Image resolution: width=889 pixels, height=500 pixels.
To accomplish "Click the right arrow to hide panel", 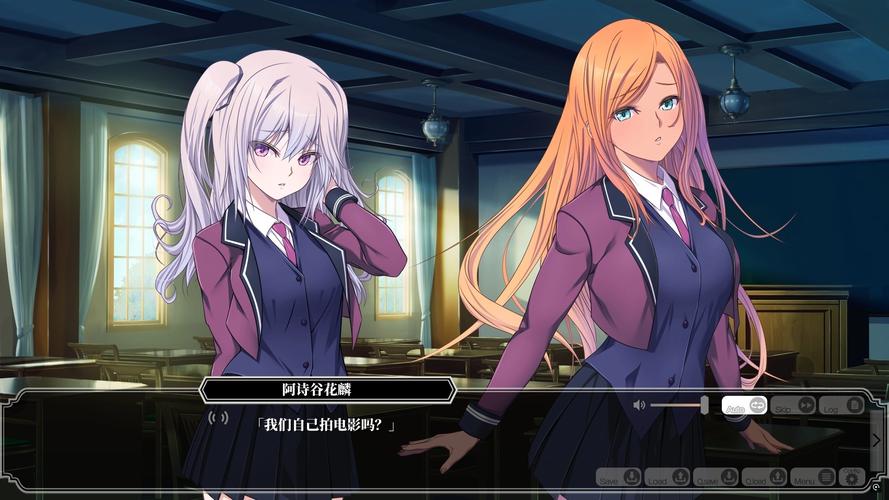I will coord(876,440).
